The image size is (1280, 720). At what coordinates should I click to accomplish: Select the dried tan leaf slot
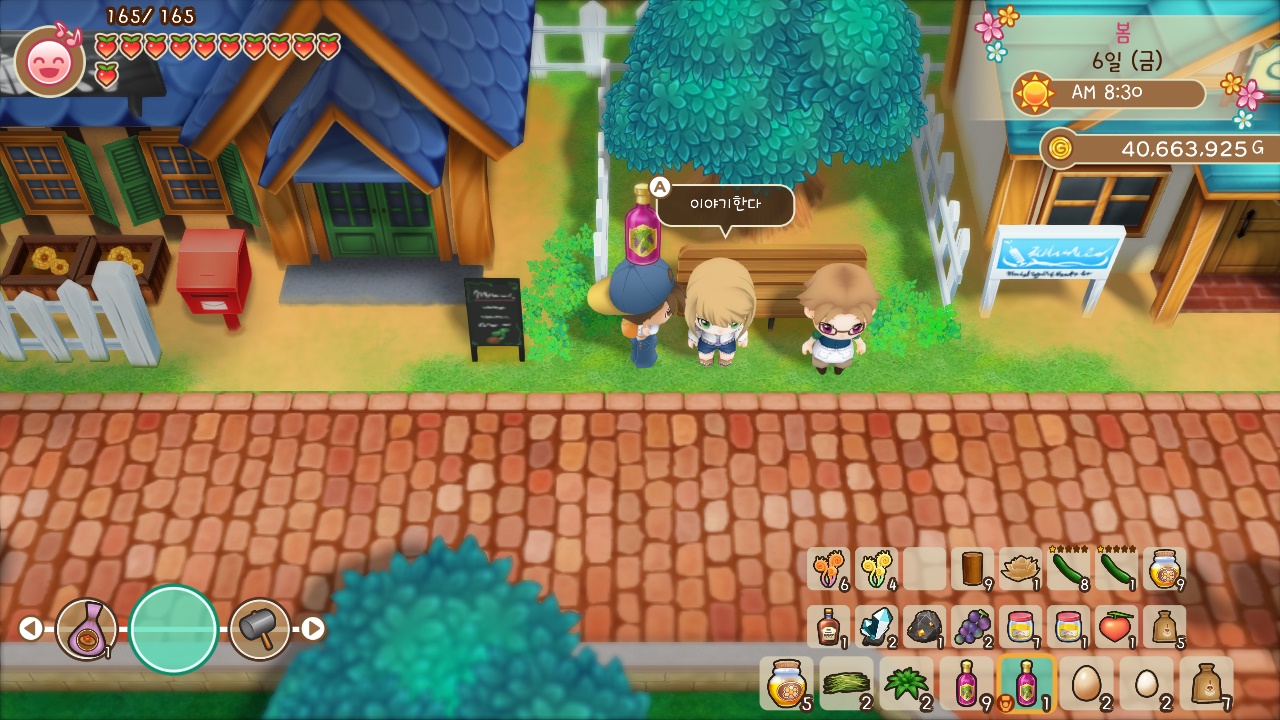[x=1020, y=569]
